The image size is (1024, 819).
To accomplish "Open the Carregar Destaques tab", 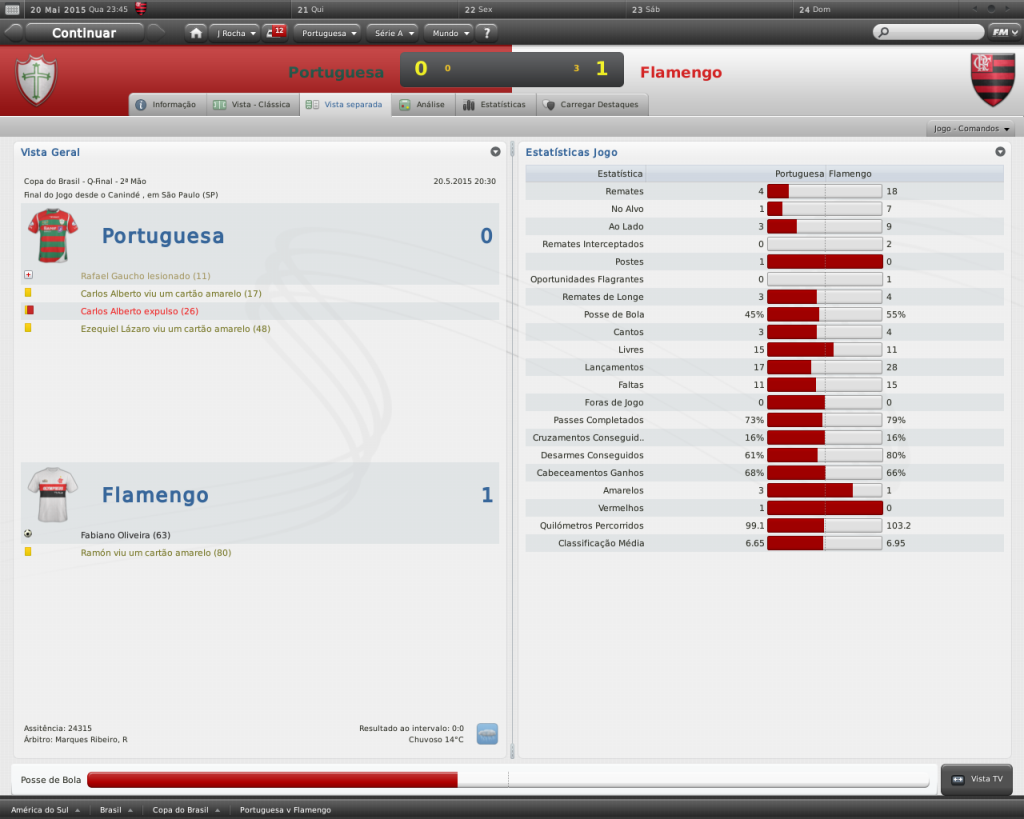I will point(592,104).
